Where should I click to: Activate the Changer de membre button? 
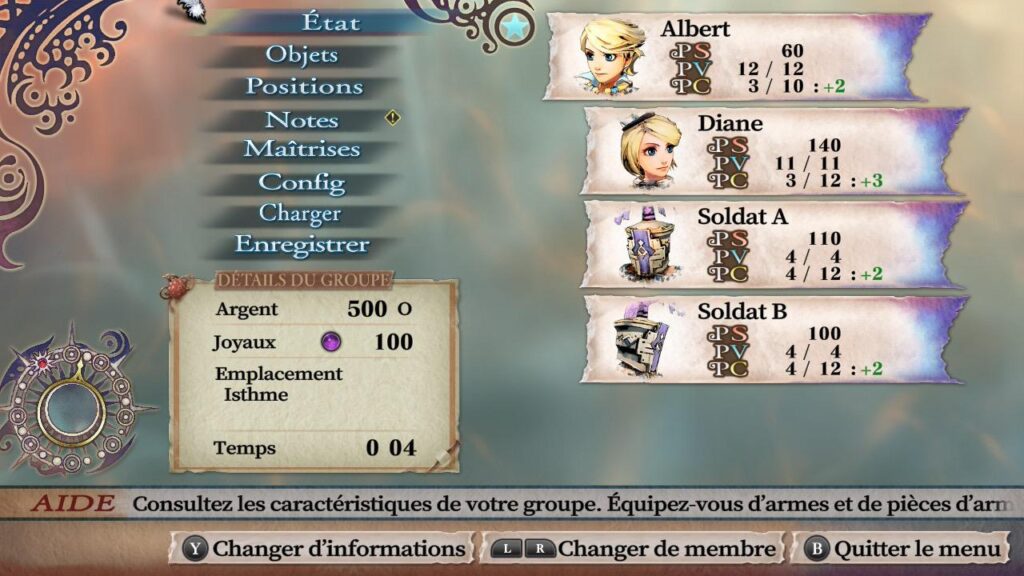tap(634, 549)
